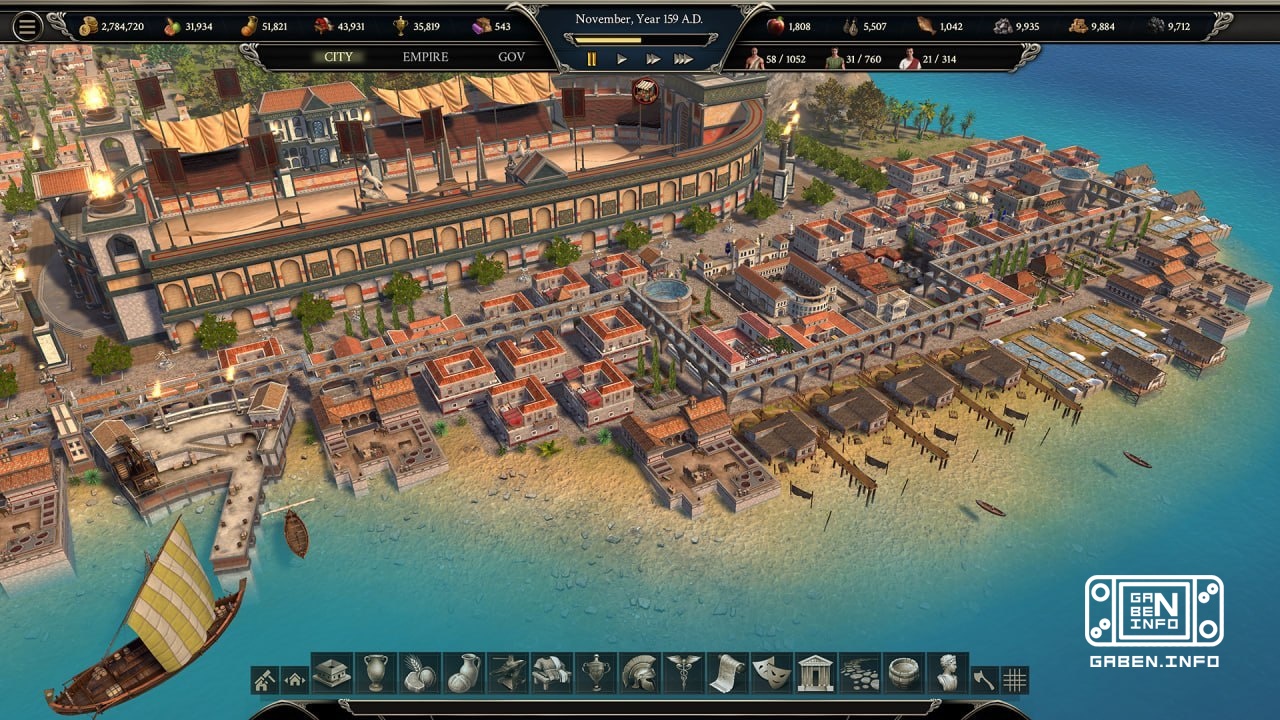Toggle the housing icon with hammer
This screenshot has width=1280, height=720.
tap(264, 677)
